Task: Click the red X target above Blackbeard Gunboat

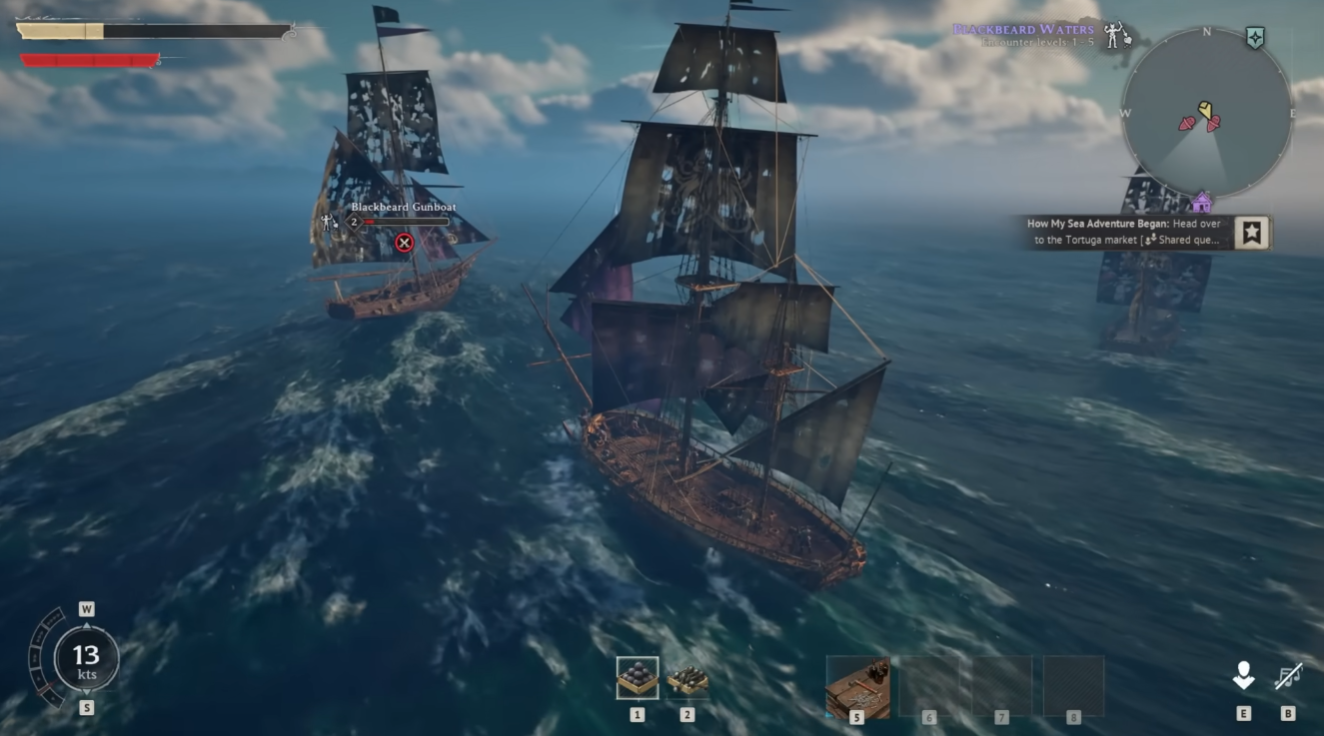Action: [x=404, y=243]
